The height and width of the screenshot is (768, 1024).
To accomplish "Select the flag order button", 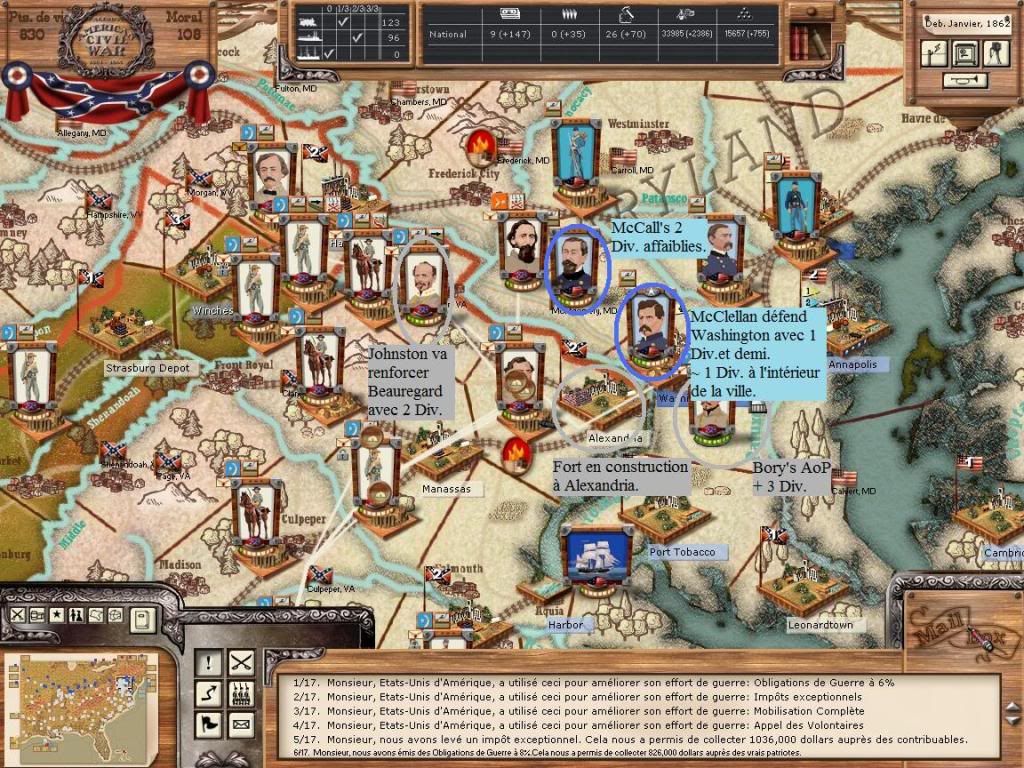I will pyautogui.click(x=208, y=722).
